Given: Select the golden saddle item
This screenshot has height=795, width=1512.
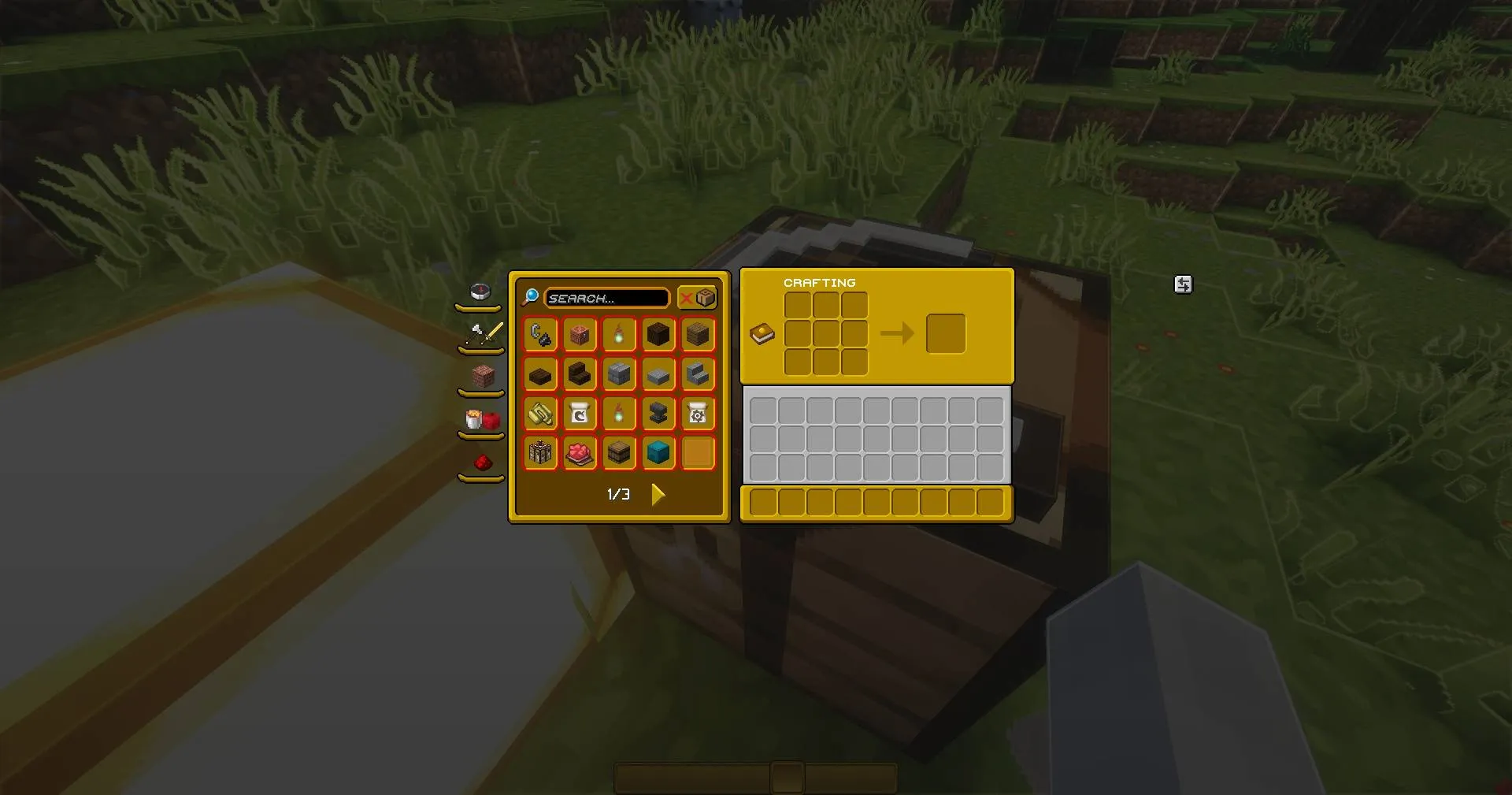Looking at the screenshot, I should tap(540, 413).
